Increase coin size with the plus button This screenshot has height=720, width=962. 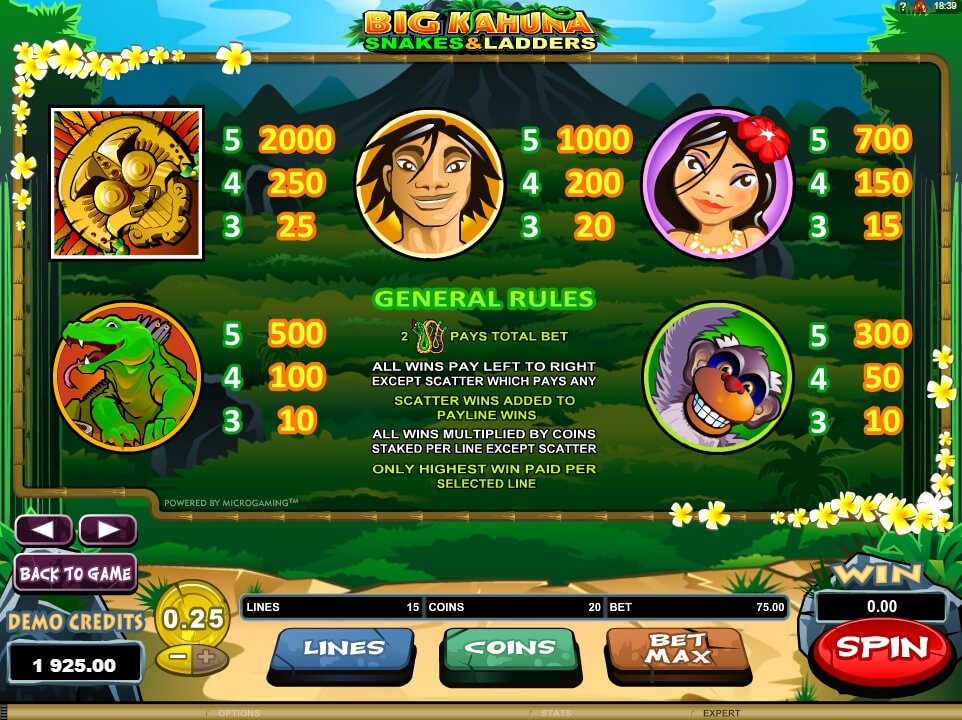pyautogui.click(x=206, y=658)
